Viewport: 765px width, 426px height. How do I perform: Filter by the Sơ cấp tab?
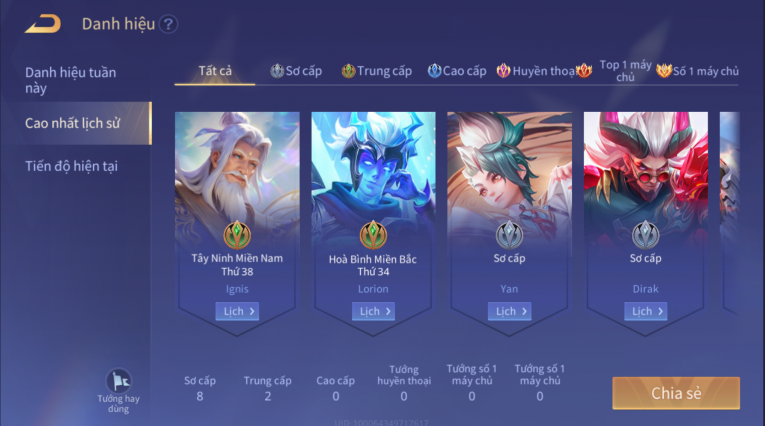pos(296,71)
